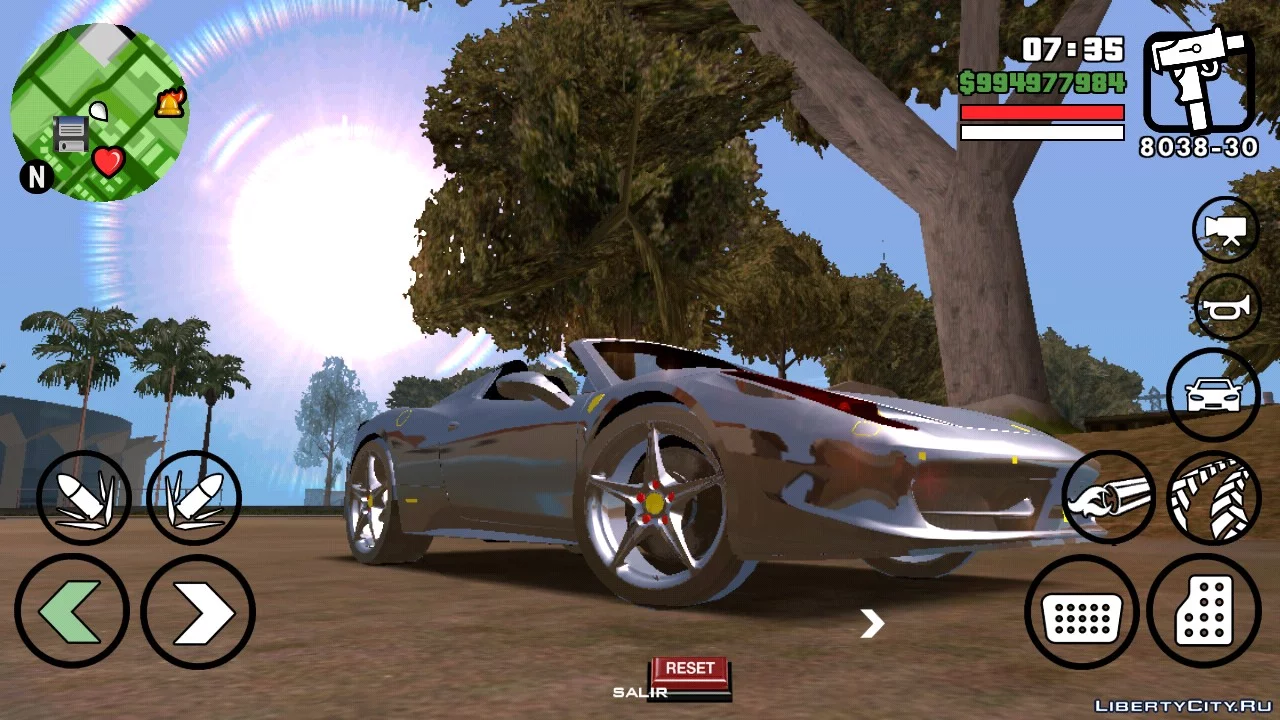Image resolution: width=1280 pixels, height=720 pixels.
Task: Tap the Uzi weapon icon
Action: coord(1199,81)
